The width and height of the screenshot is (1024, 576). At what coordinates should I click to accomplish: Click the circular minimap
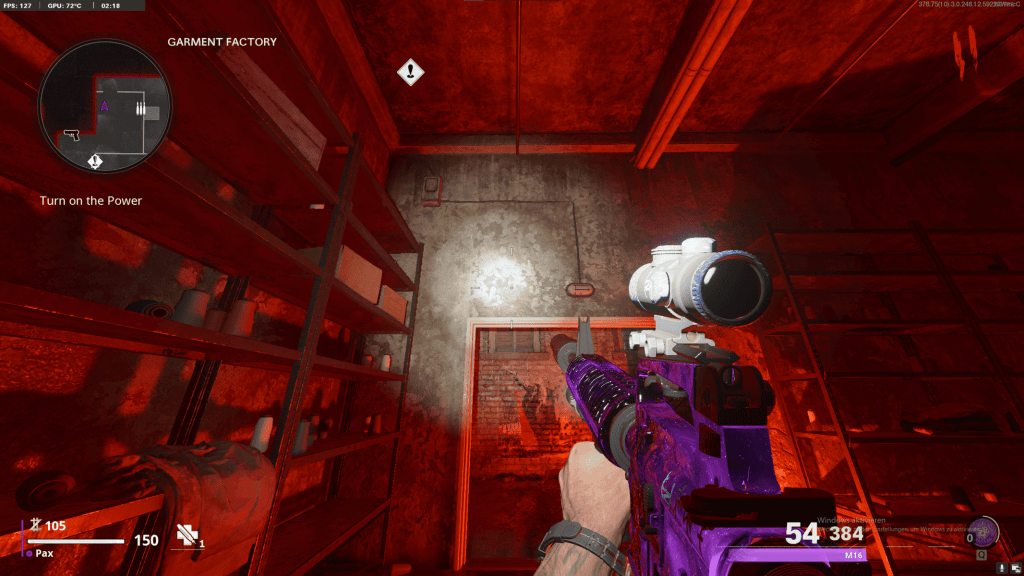(105, 106)
